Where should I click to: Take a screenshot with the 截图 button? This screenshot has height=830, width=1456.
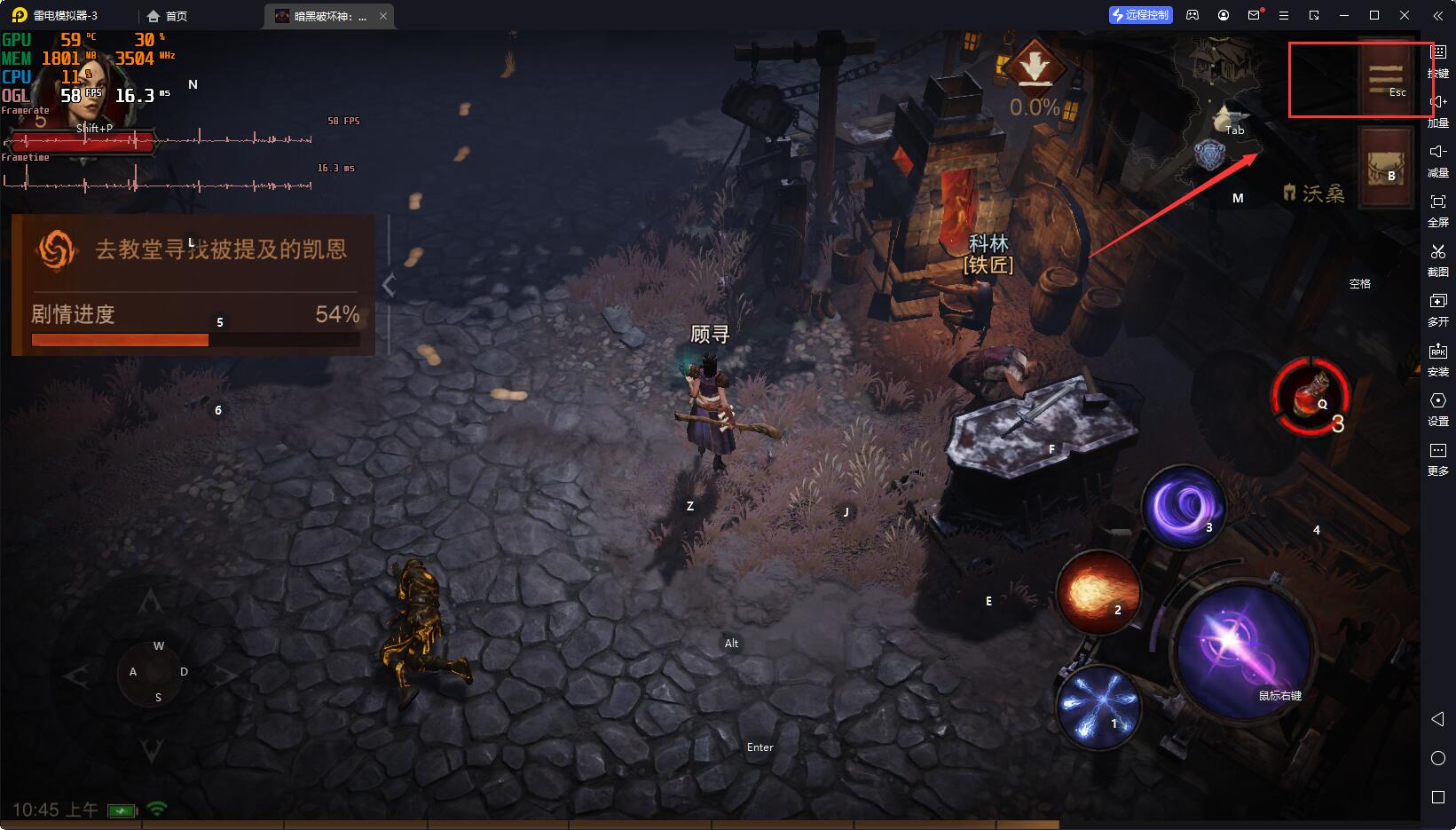[x=1437, y=260]
